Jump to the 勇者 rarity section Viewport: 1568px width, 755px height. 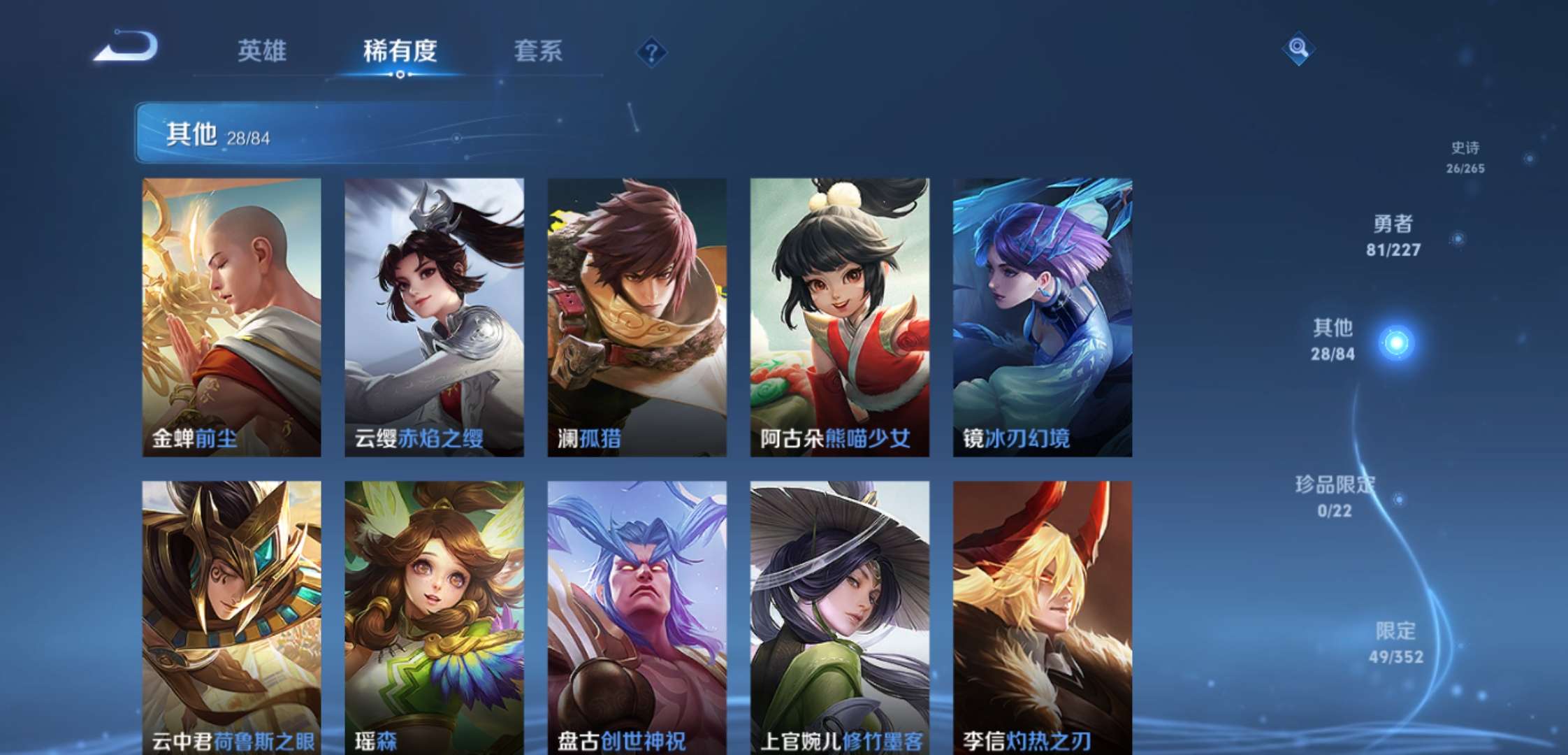click(x=1393, y=236)
